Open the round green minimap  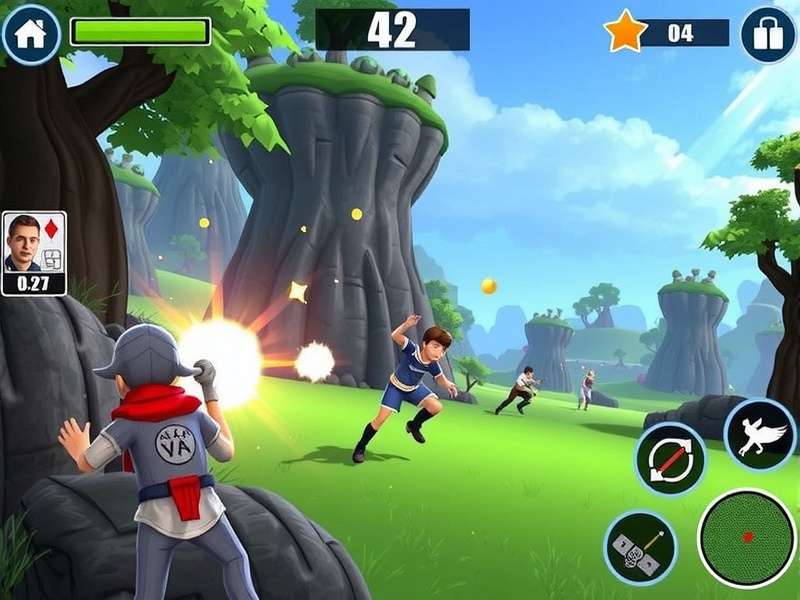[x=747, y=537]
